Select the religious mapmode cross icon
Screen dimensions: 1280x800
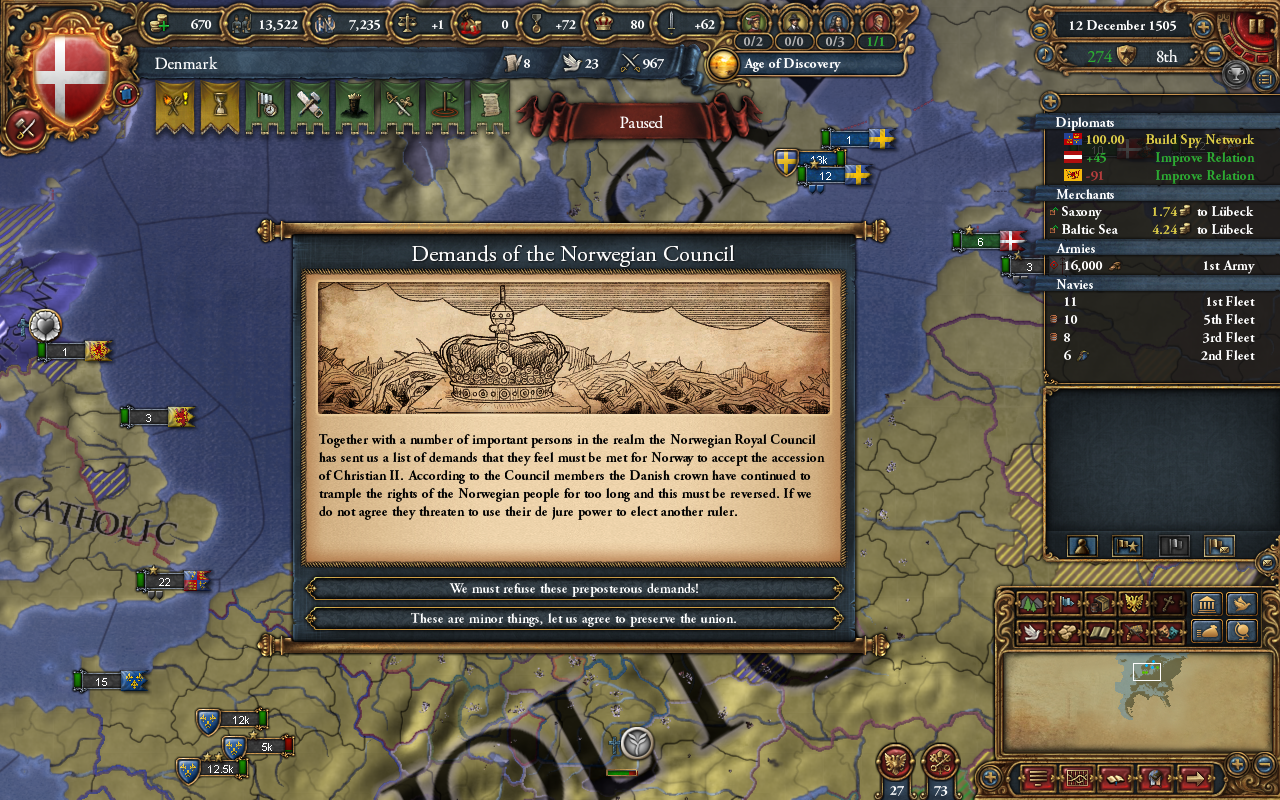1167,602
